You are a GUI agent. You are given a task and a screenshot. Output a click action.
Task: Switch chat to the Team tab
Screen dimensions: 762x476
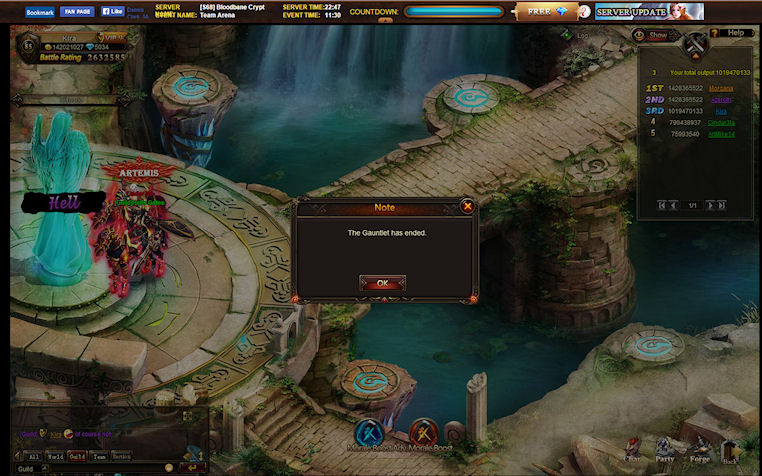tap(99, 456)
